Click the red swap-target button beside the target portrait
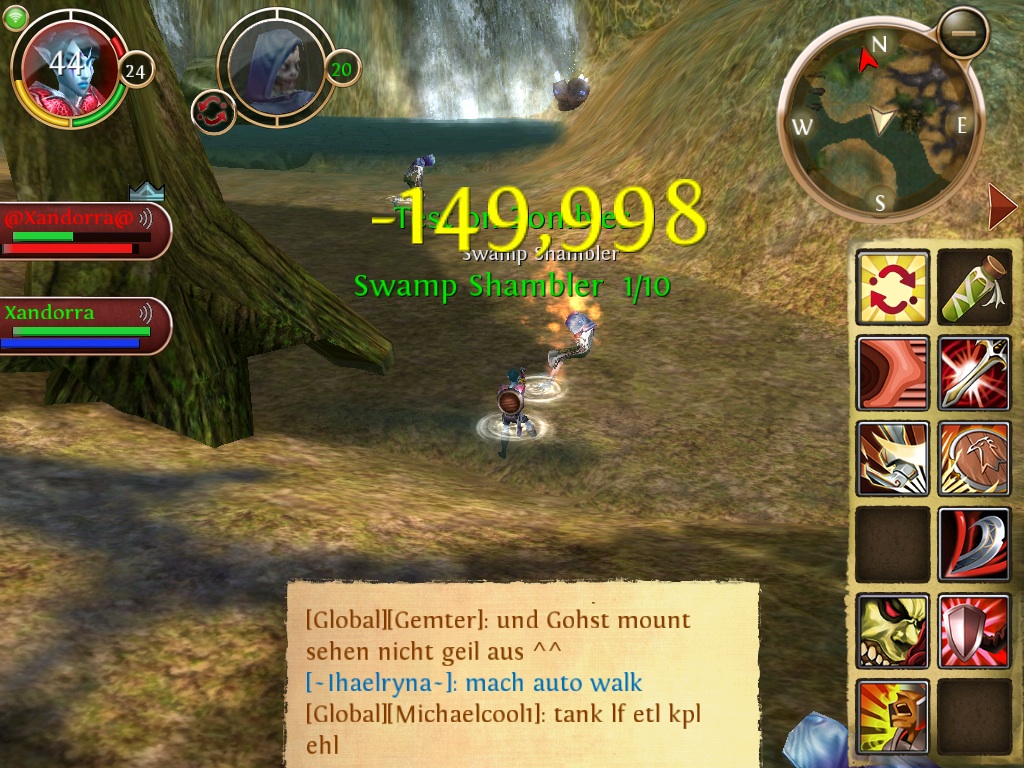Image resolution: width=1024 pixels, height=768 pixels. pyautogui.click(x=213, y=111)
